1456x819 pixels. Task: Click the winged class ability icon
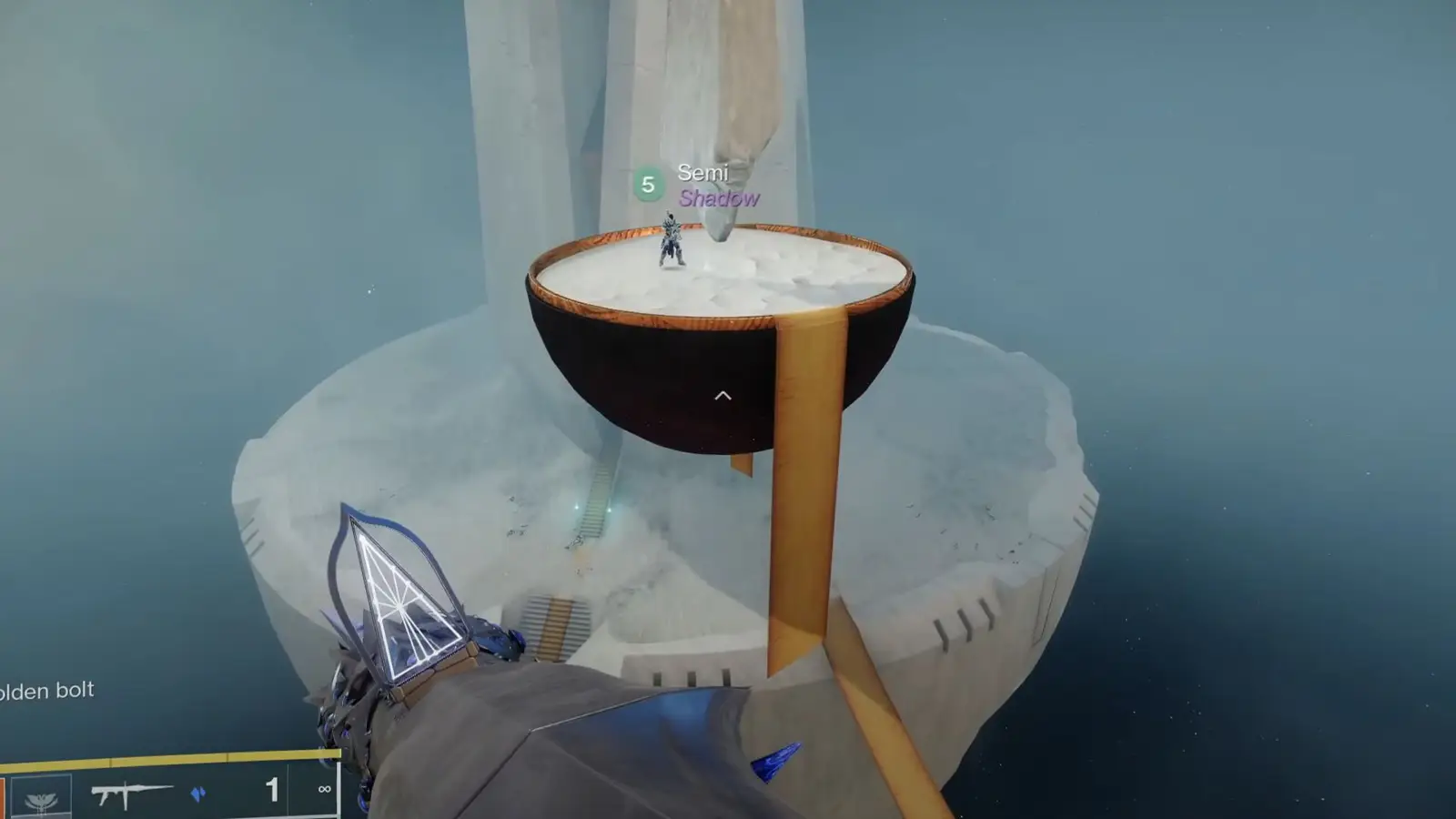pyautogui.click(x=42, y=798)
